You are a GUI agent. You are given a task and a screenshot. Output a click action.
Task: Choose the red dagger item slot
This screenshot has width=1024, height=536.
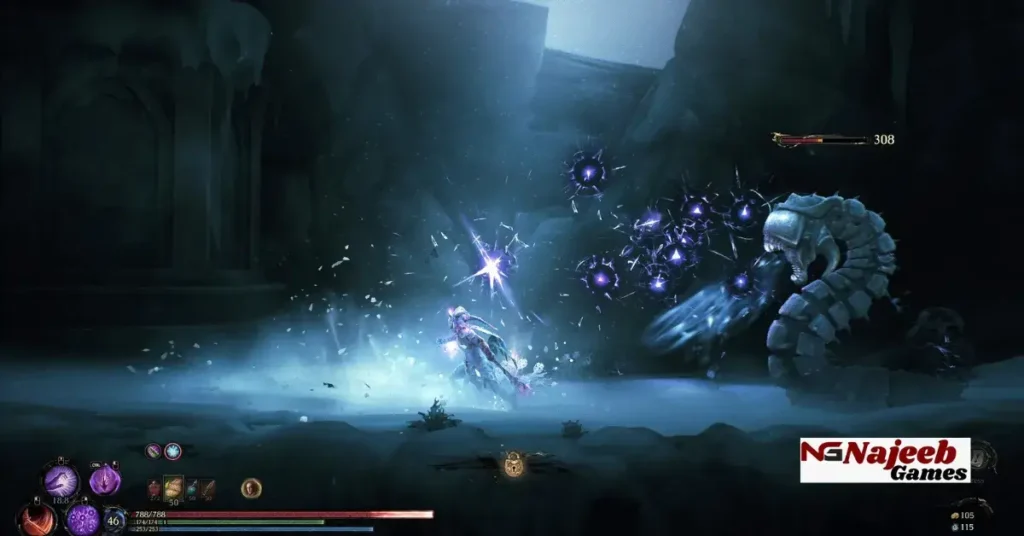click(x=207, y=489)
